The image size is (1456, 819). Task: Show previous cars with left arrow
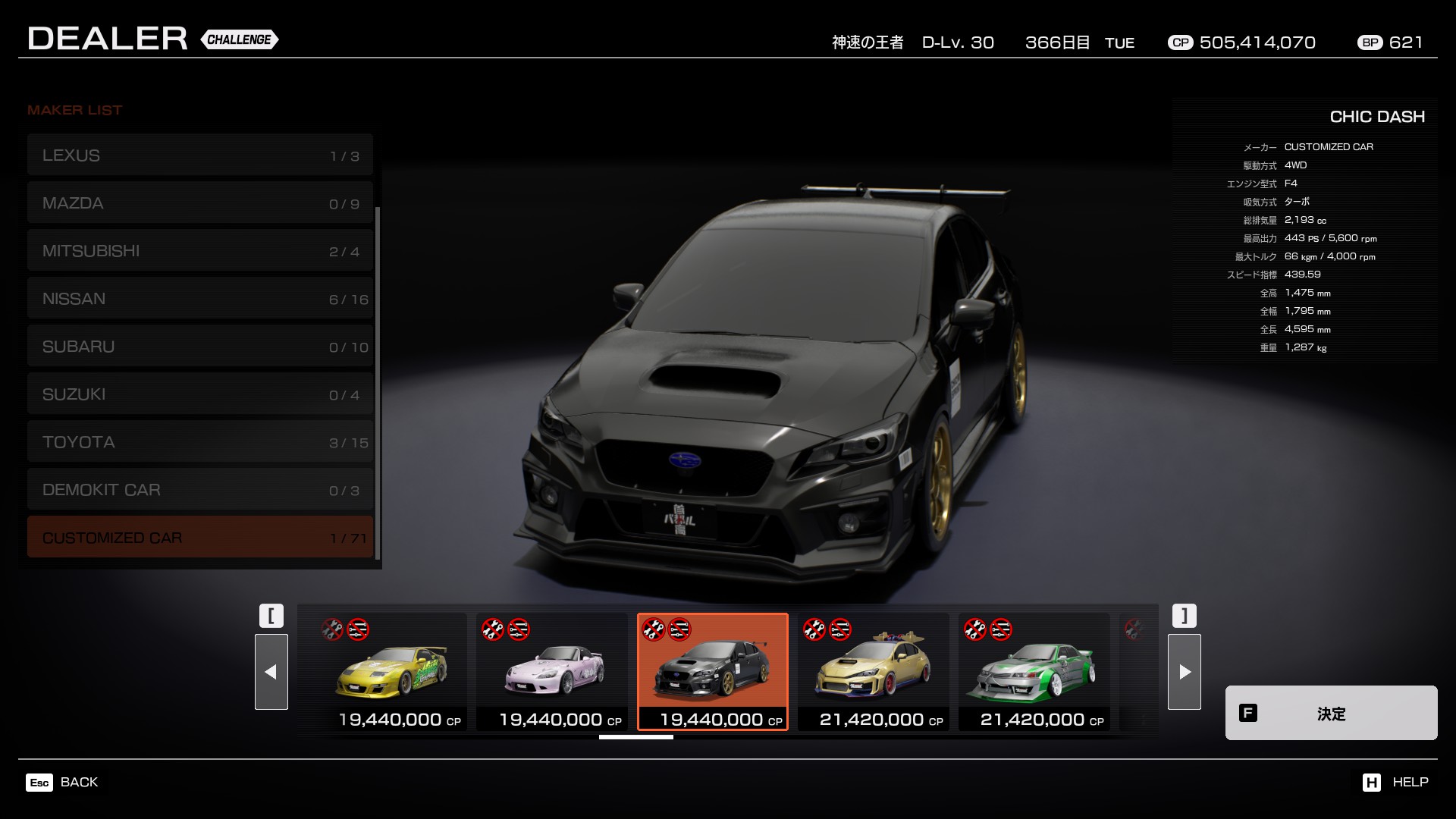(x=271, y=672)
